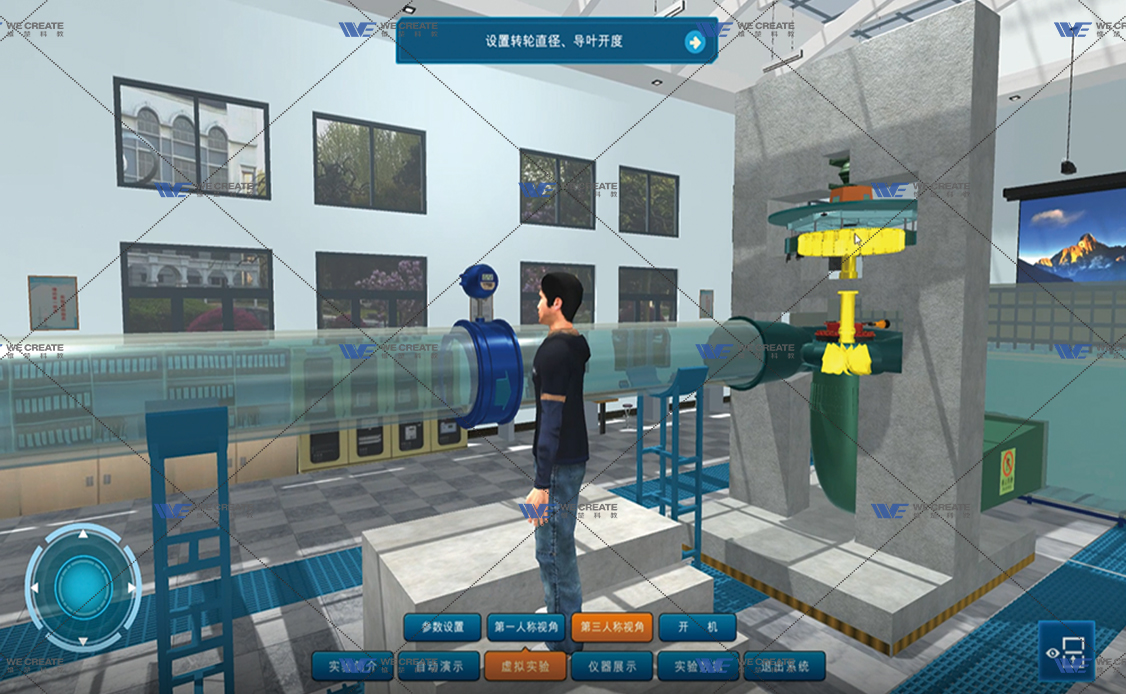Choose the 虚拟实验 virtual experiment tab
The image size is (1126, 694).
click(x=525, y=665)
